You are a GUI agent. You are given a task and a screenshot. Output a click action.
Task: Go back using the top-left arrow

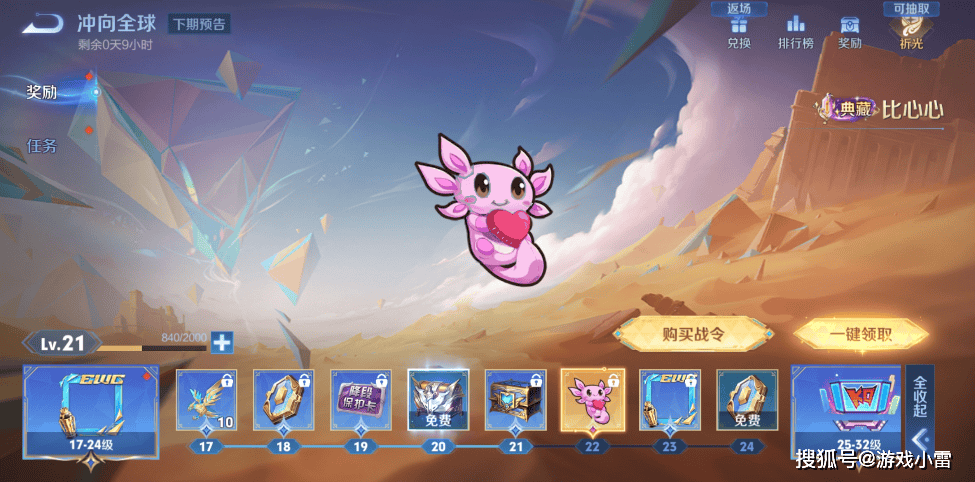(42, 23)
